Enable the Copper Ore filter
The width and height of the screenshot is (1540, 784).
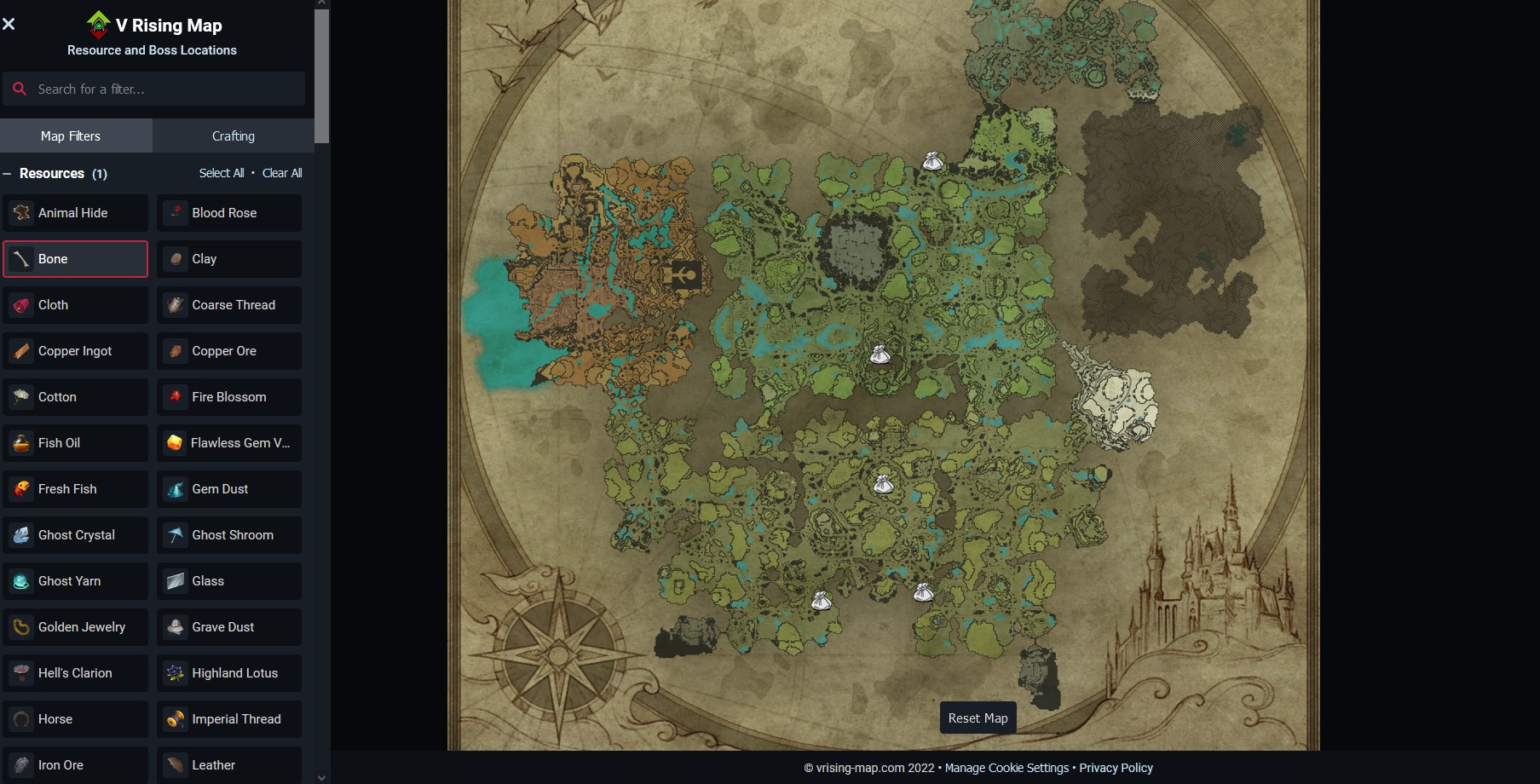(228, 350)
